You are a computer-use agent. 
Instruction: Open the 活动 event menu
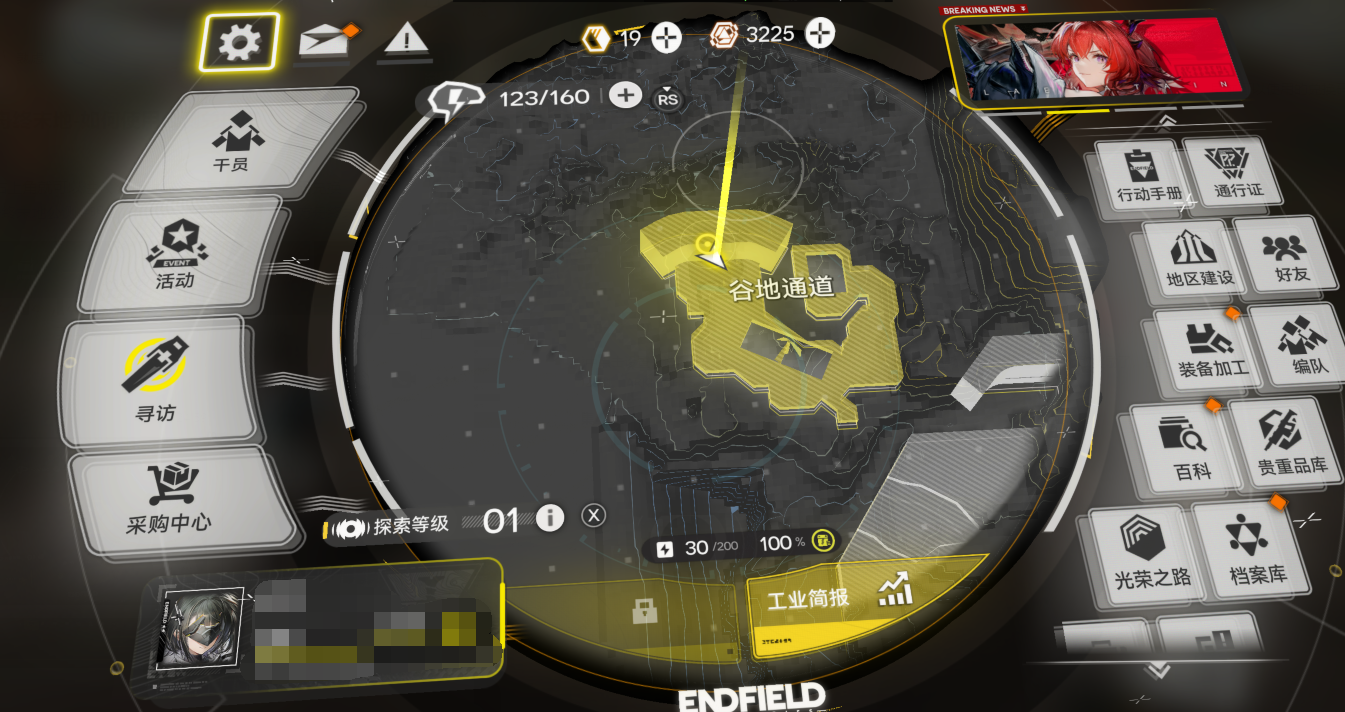click(x=178, y=256)
